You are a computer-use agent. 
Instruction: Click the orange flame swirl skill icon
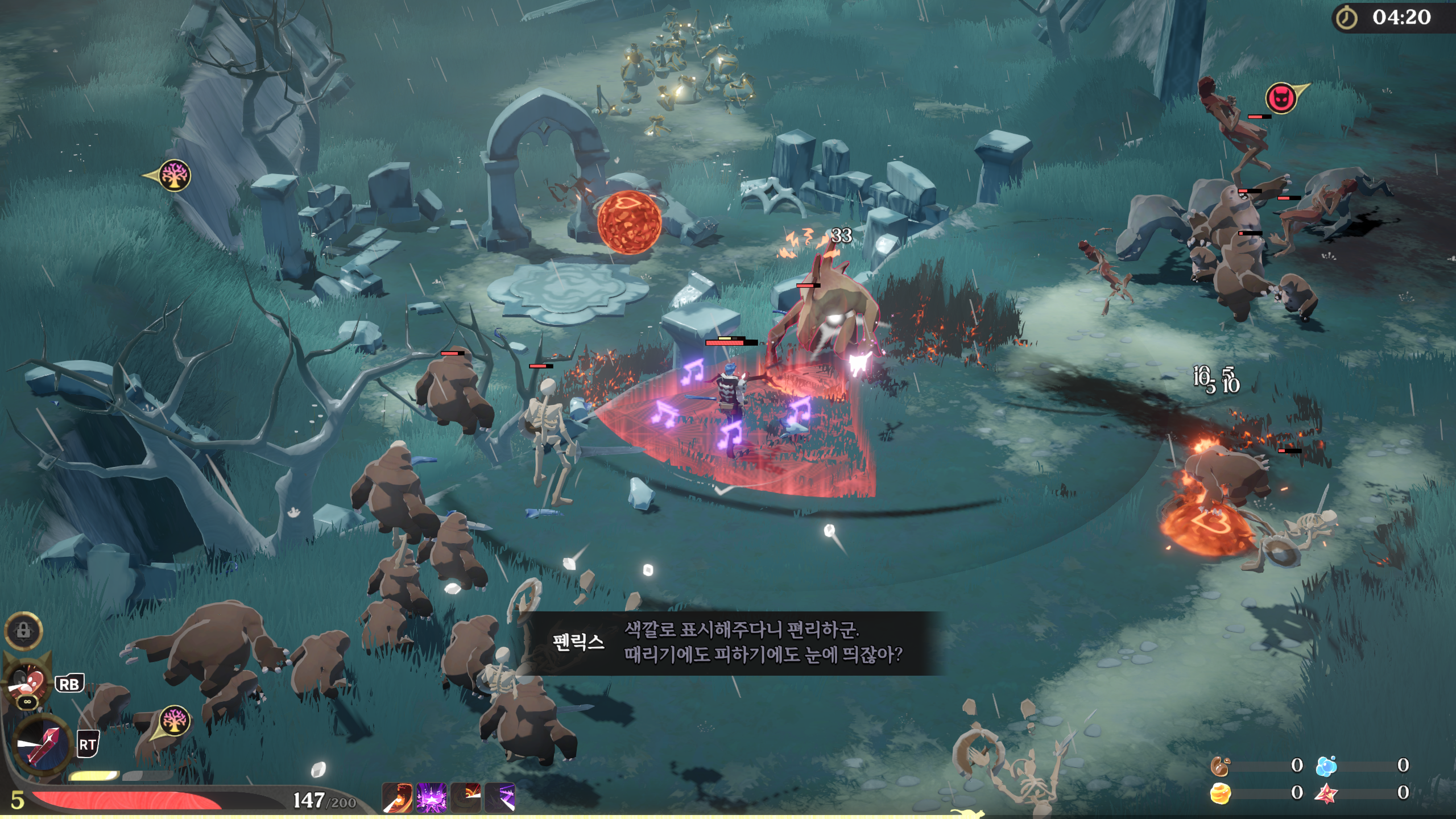(398, 797)
